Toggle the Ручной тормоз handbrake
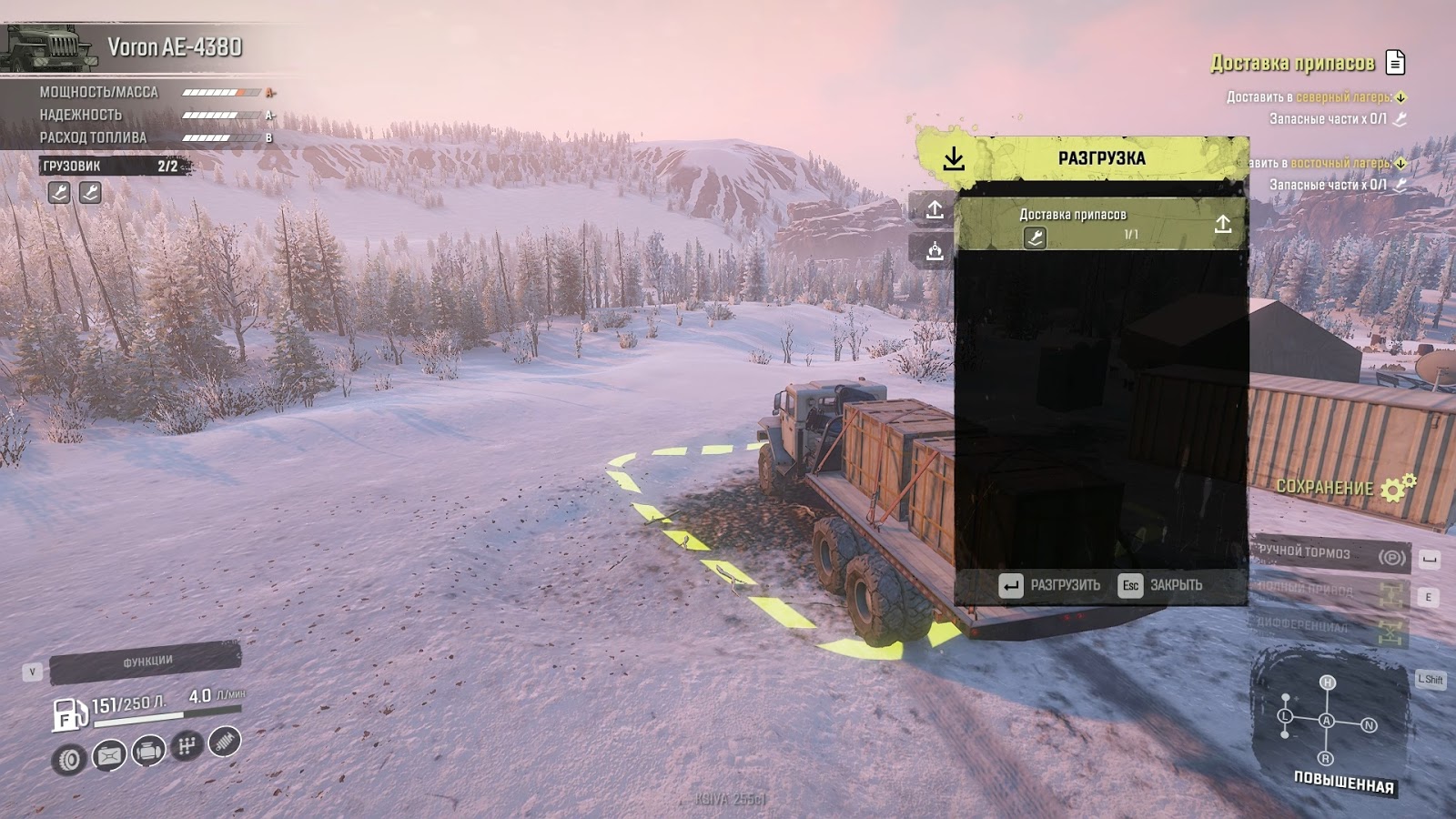Image resolution: width=1456 pixels, height=819 pixels. (x=1330, y=554)
